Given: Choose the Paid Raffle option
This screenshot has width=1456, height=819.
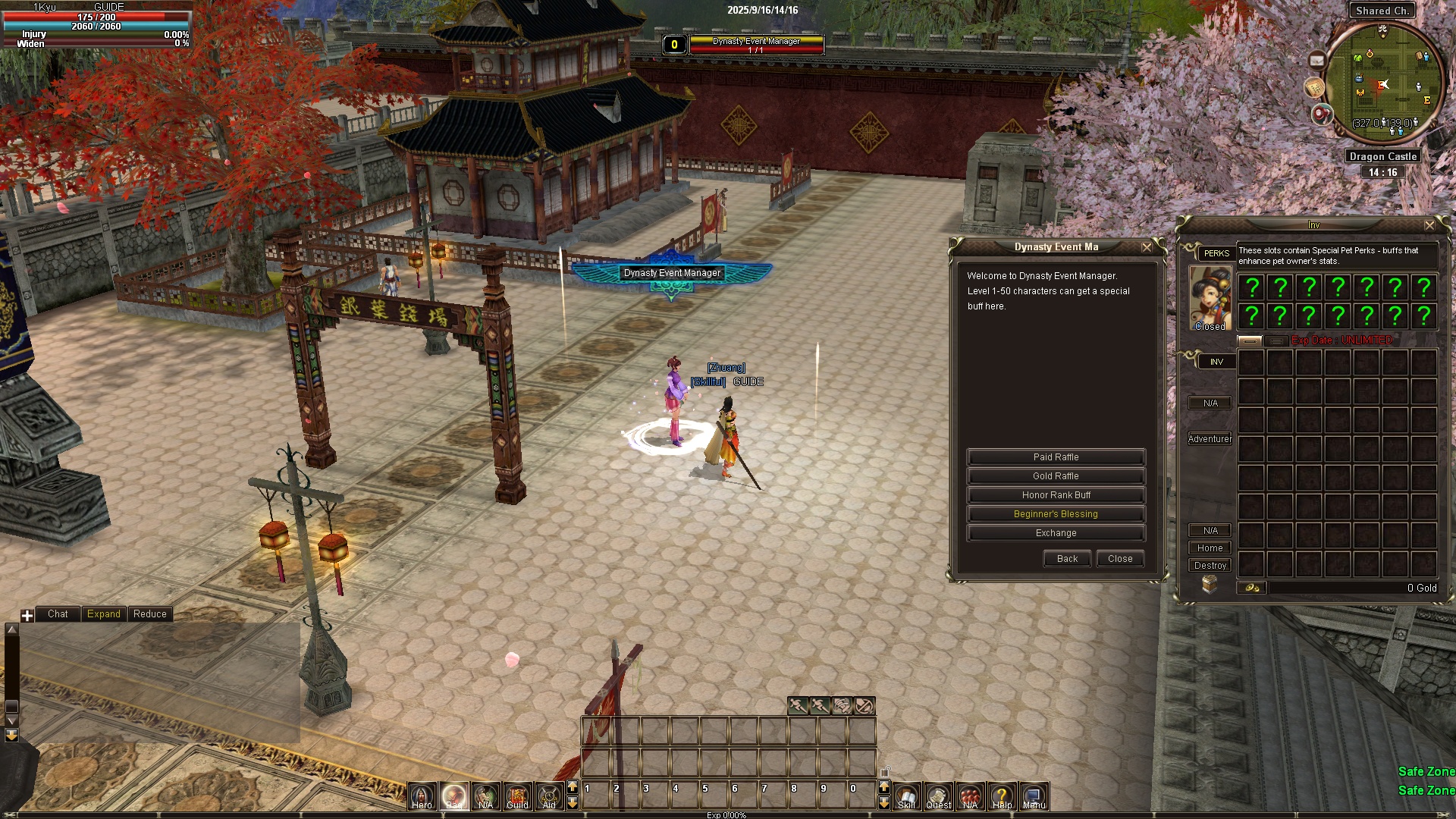Looking at the screenshot, I should pyautogui.click(x=1056, y=457).
